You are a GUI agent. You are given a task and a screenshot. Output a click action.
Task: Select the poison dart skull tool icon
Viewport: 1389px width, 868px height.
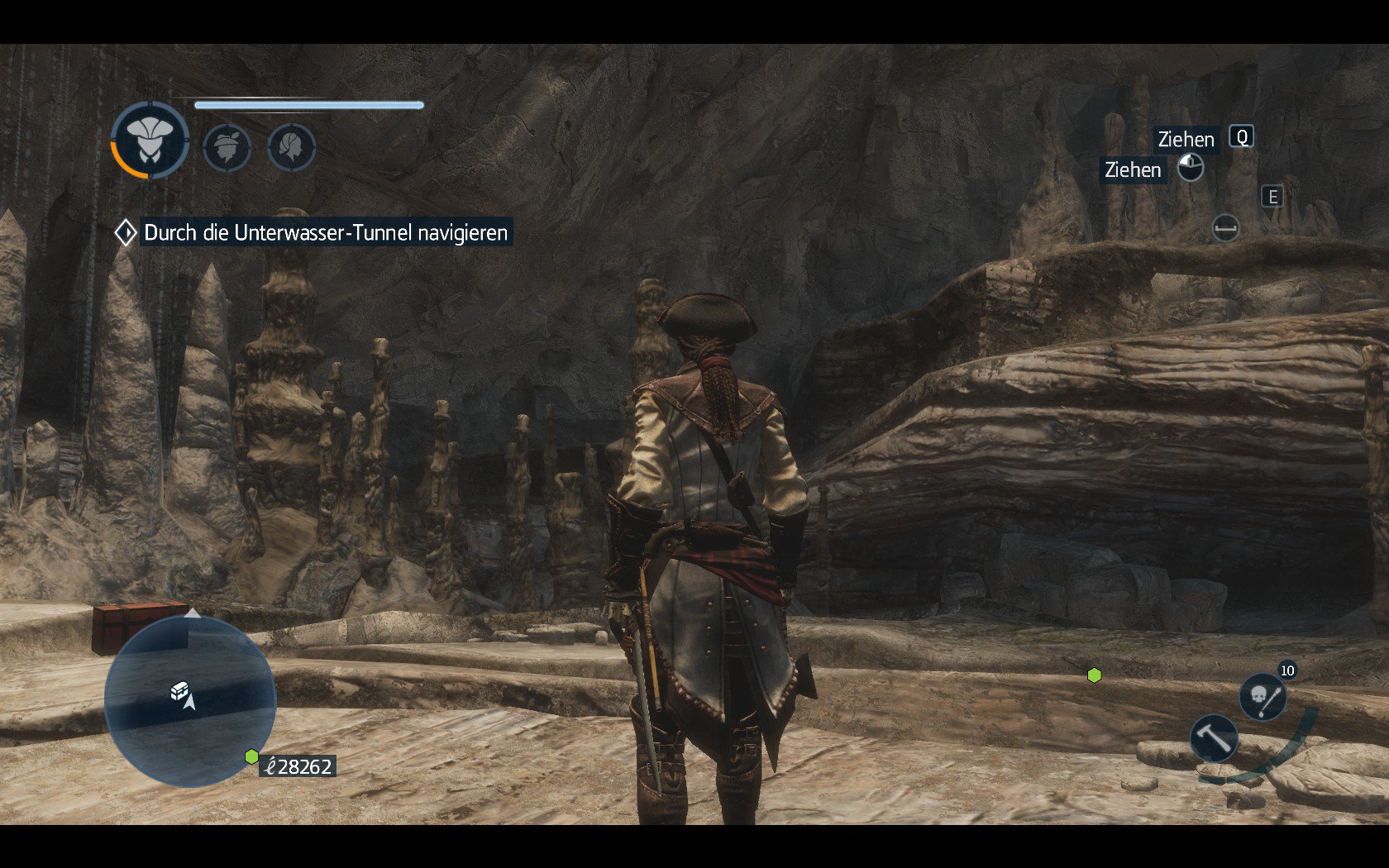(1263, 697)
